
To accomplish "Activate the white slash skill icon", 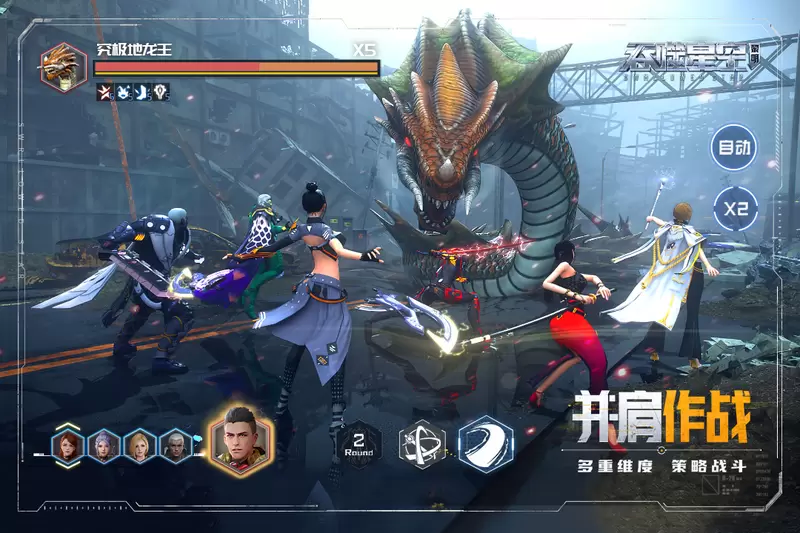I will [x=486, y=443].
